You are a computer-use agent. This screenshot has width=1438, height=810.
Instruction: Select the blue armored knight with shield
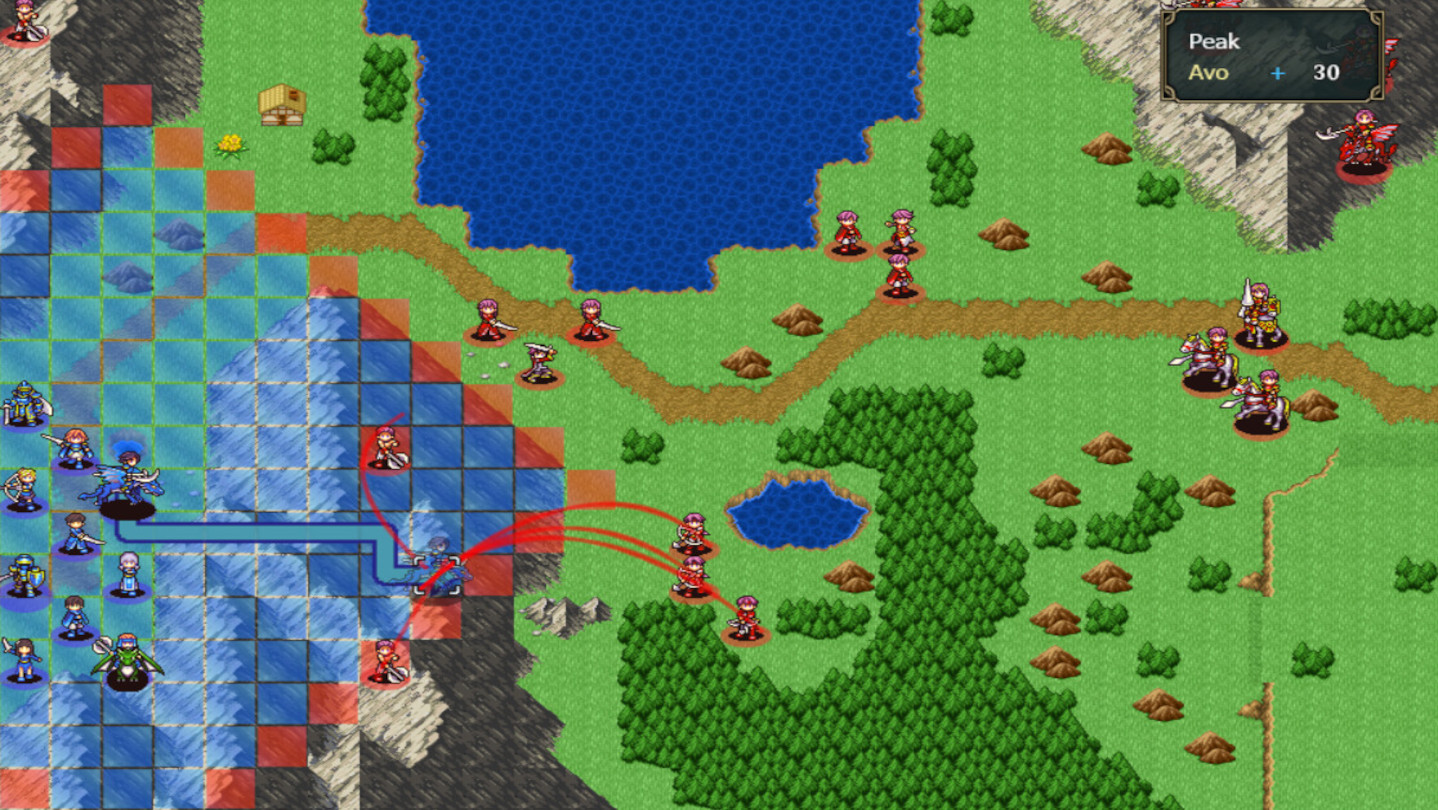coord(25,574)
